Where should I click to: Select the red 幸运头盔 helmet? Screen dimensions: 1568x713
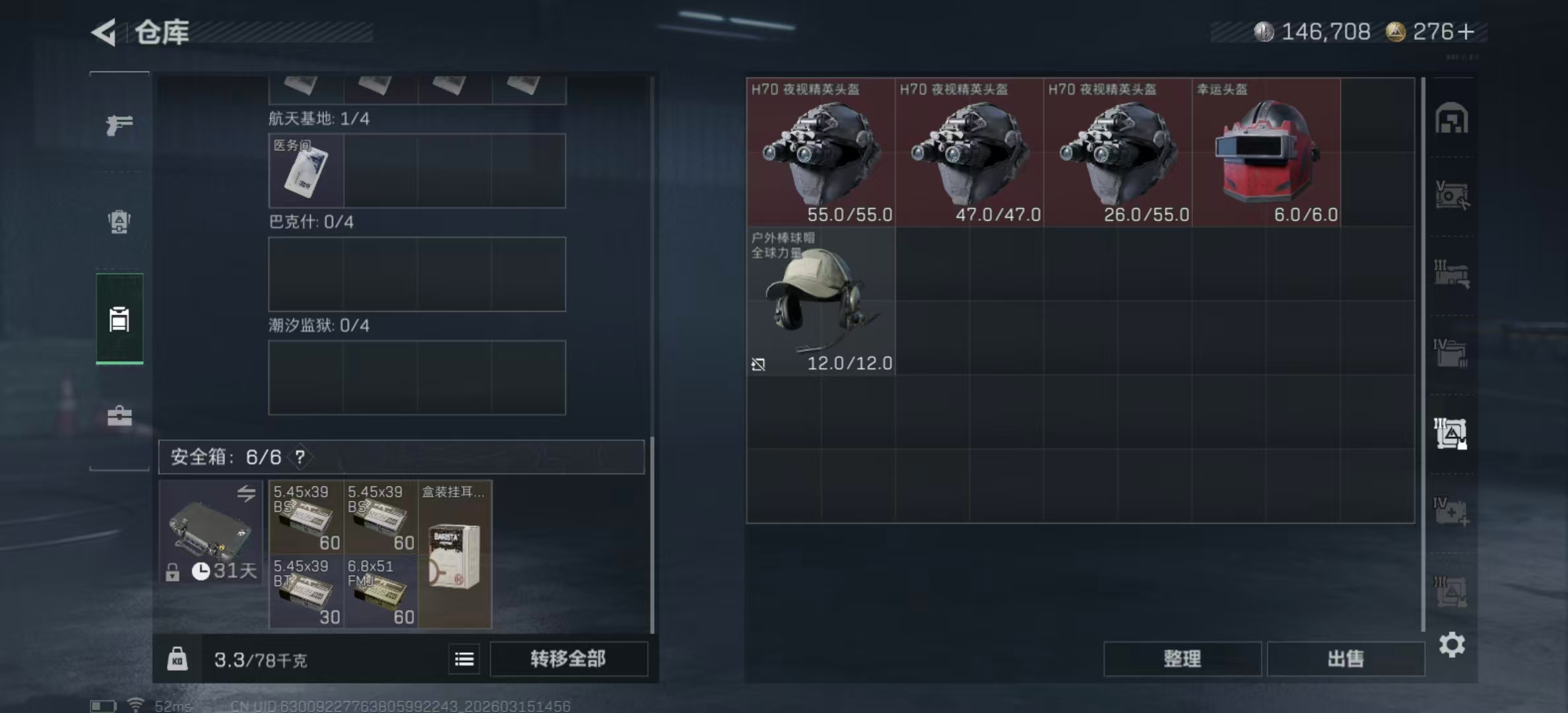1266,153
